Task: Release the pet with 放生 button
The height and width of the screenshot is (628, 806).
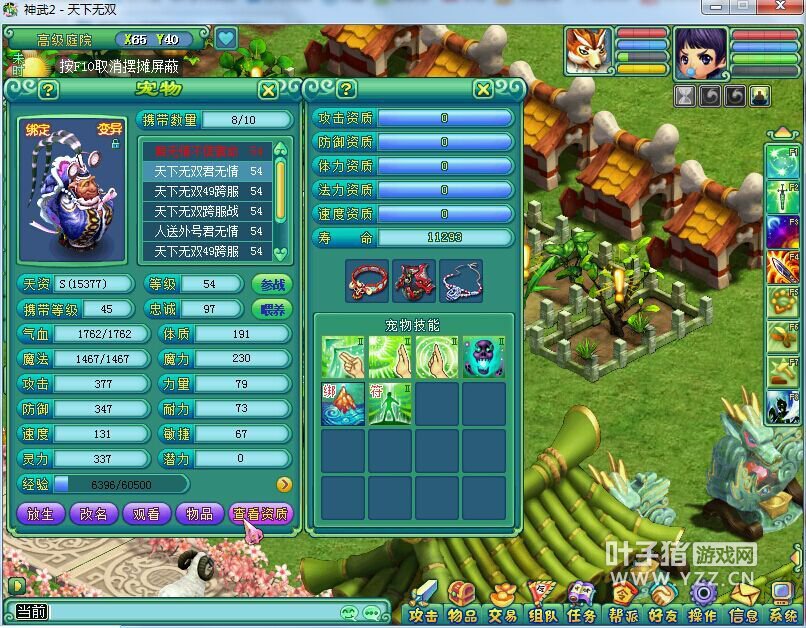Action: (x=41, y=513)
